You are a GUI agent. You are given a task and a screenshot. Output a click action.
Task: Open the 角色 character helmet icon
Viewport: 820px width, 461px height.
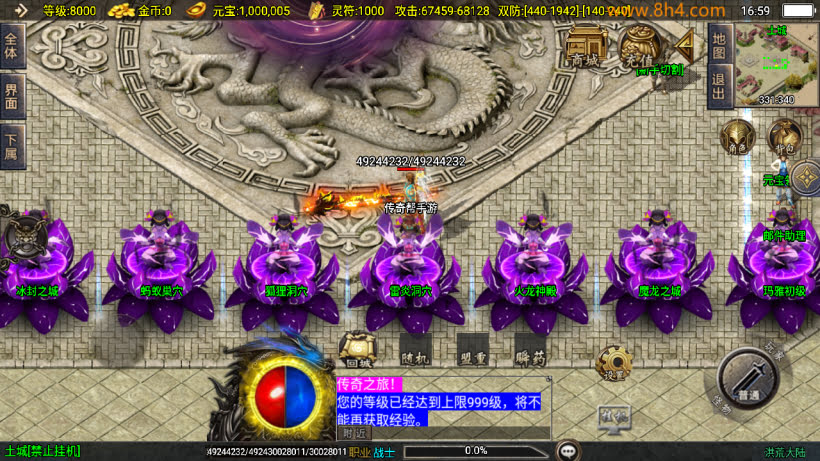pos(739,137)
